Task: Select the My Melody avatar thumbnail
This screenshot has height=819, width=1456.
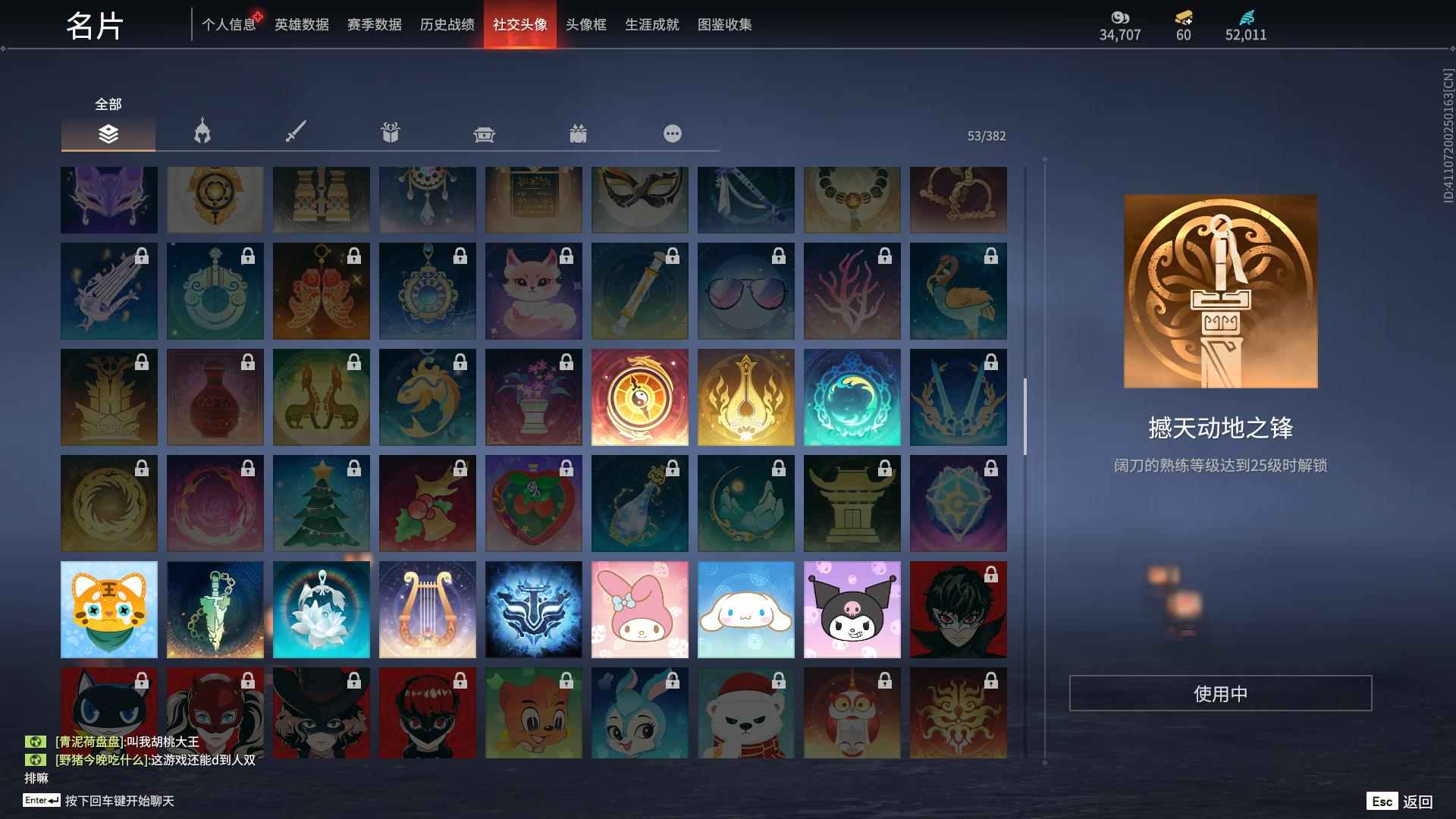Action: pyautogui.click(x=639, y=609)
